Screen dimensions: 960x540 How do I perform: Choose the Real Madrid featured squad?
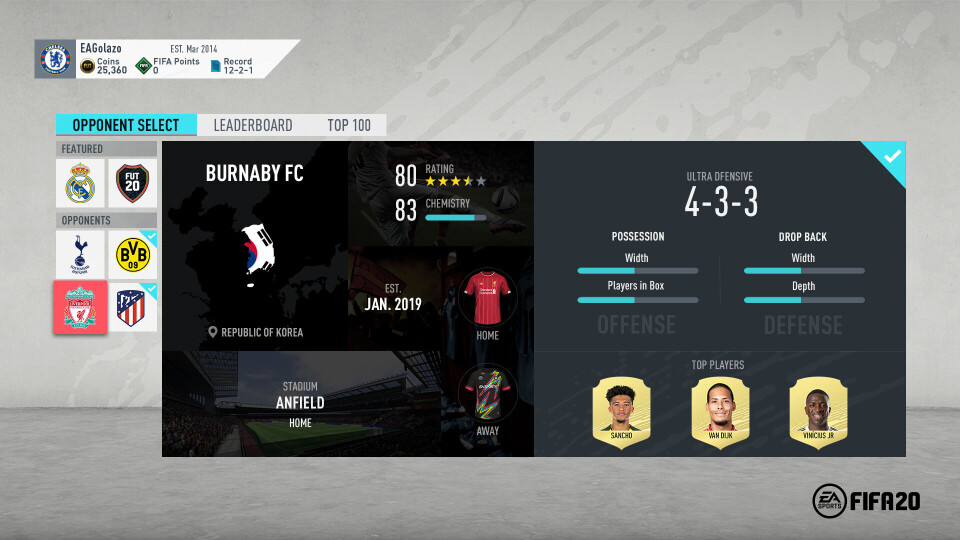[x=80, y=184]
